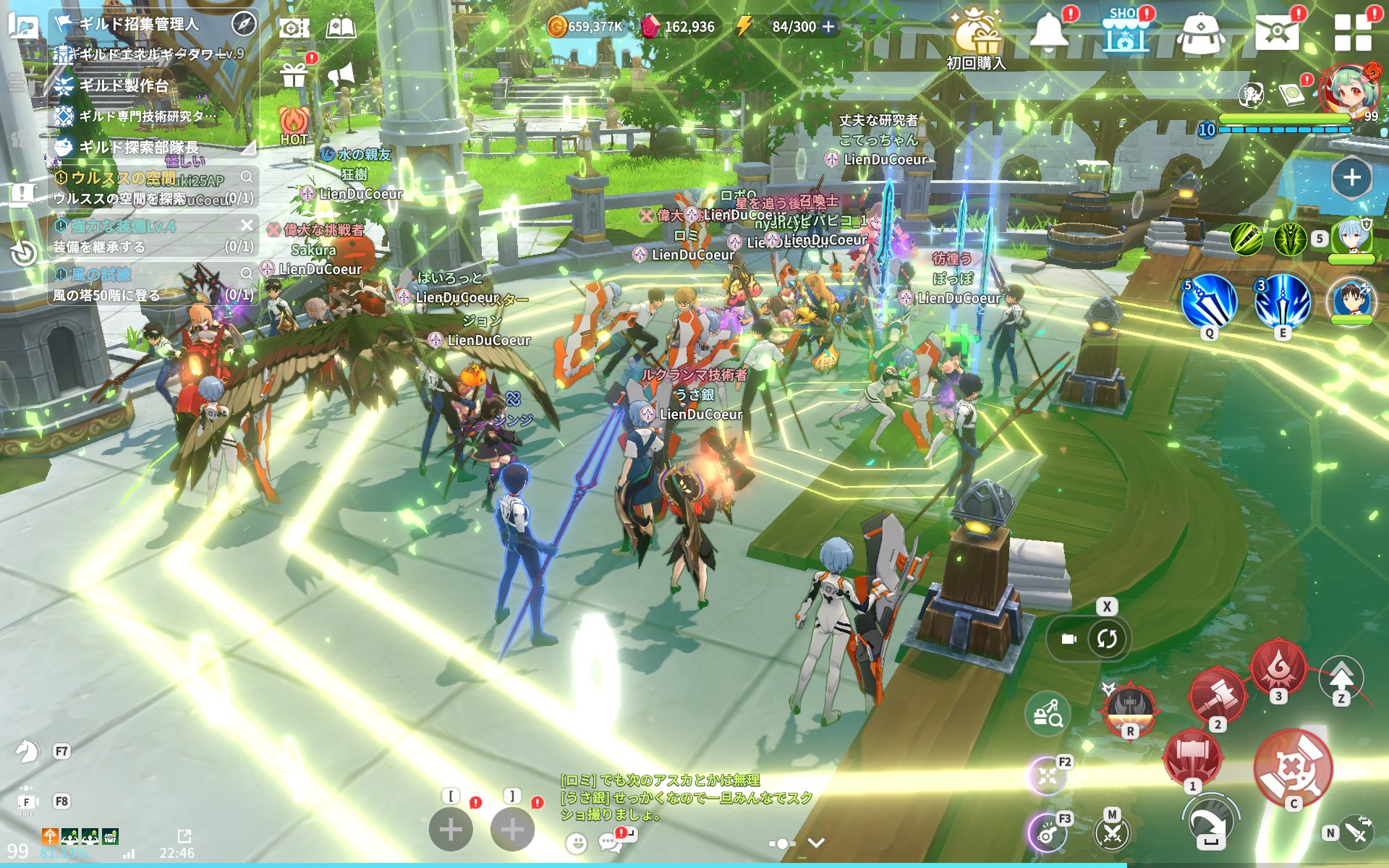Select the ギルド製作台 guild entry
1389x868 pixels.
tap(124, 85)
